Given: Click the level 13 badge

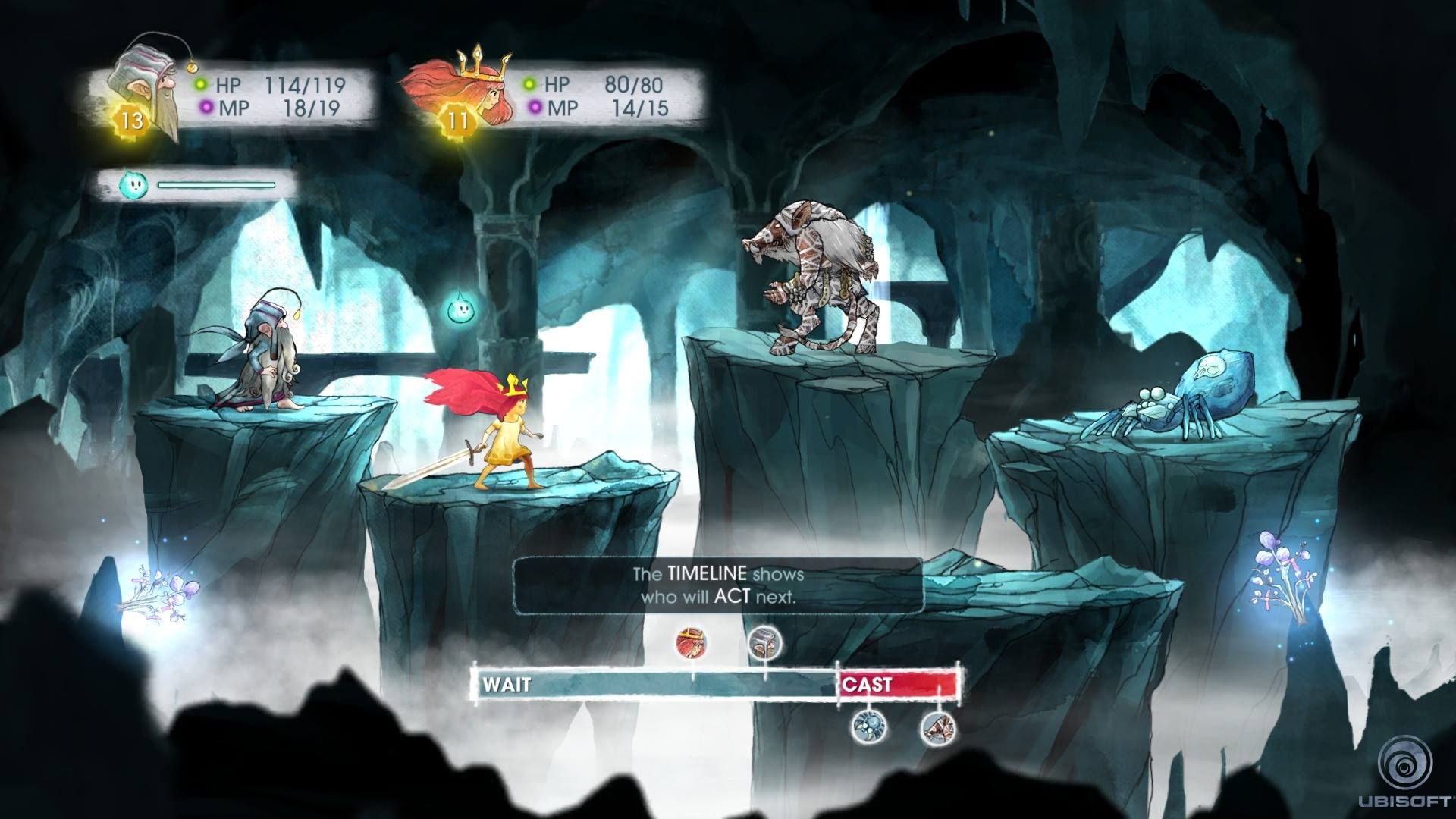Looking at the screenshot, I should tap(132, 121).
